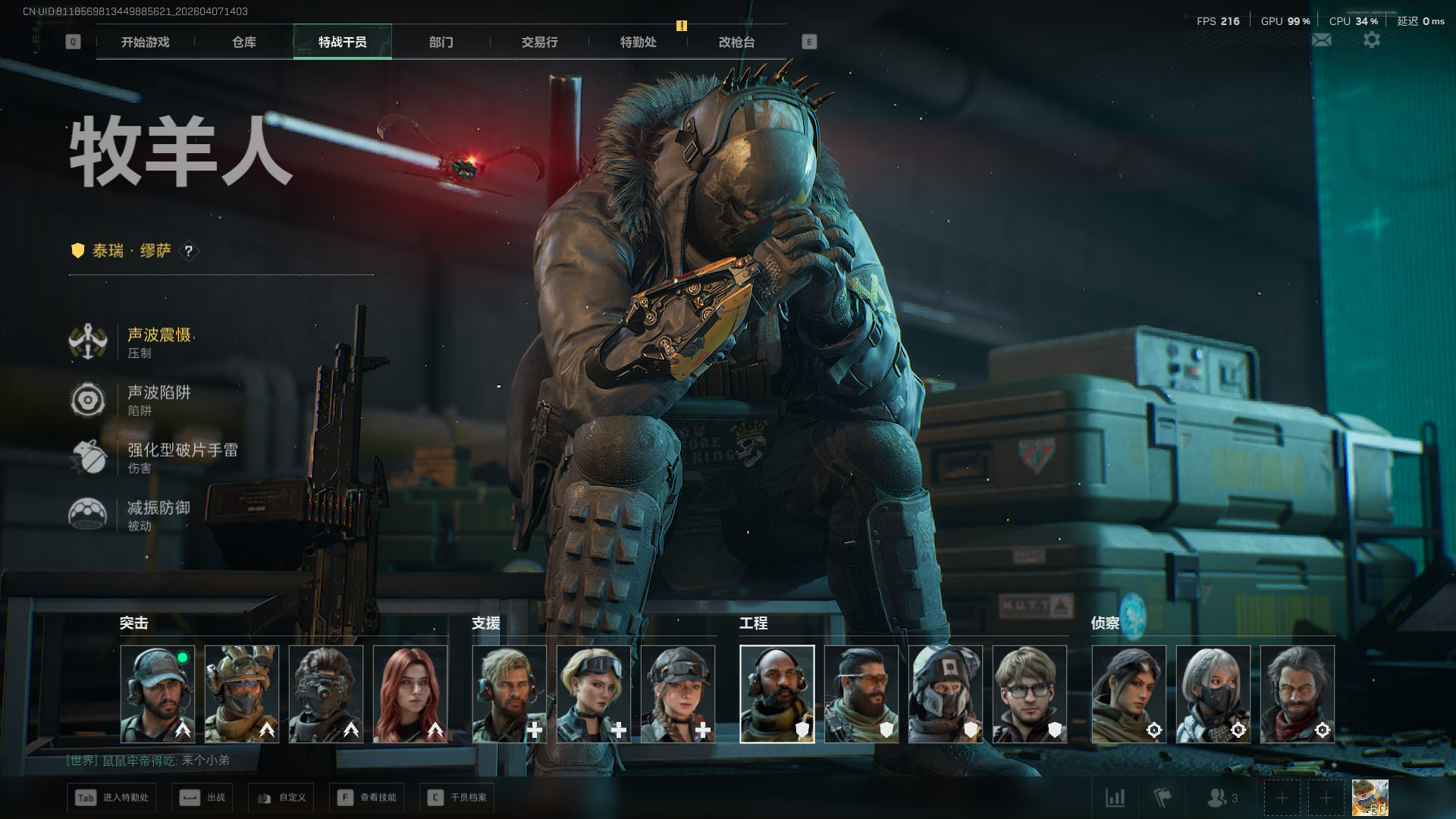Screen dimensions: 1456x819
Task: Open the 干员档案 operator file
Action: coord(457,798)
